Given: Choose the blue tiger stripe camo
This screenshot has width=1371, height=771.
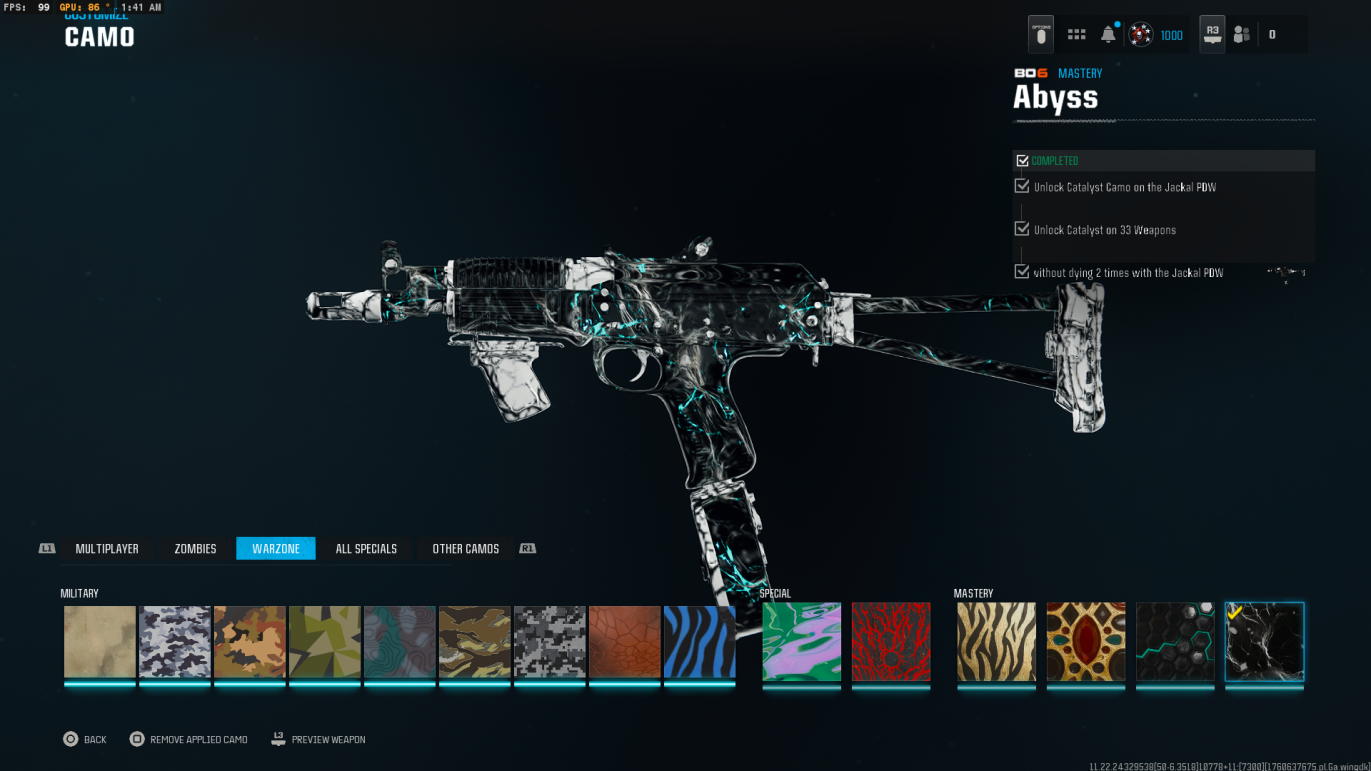Looking at the screenshot, I should 700,642.
